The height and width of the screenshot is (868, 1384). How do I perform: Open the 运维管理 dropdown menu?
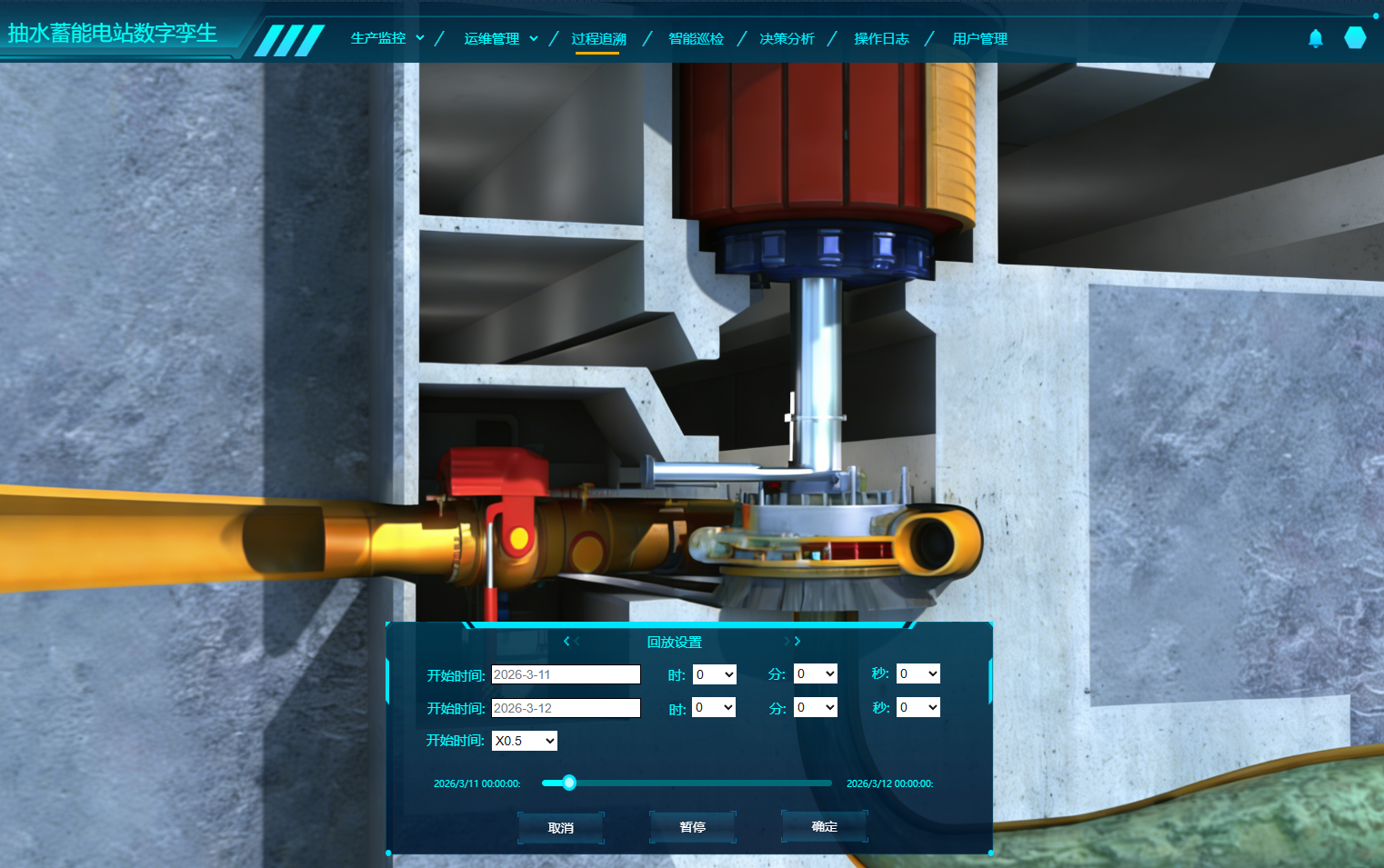click(500, 38)
